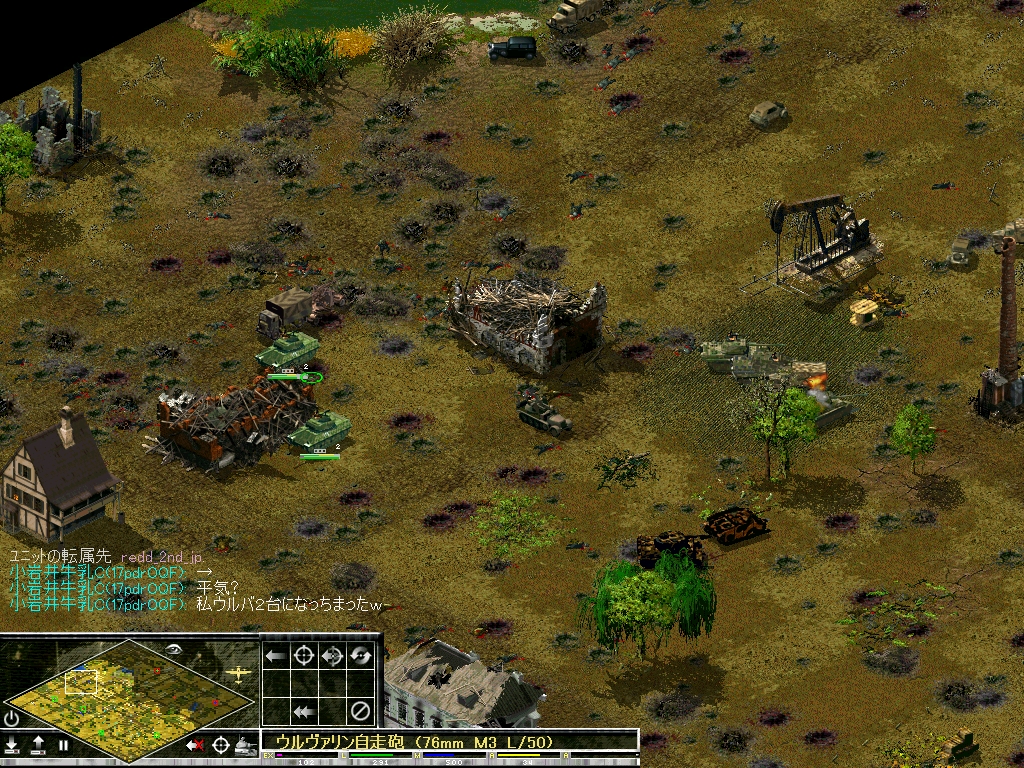Pause the game with the pause icon
Image resolution: width=1024 pixels, height=768 pixels.
coord(63,745)
